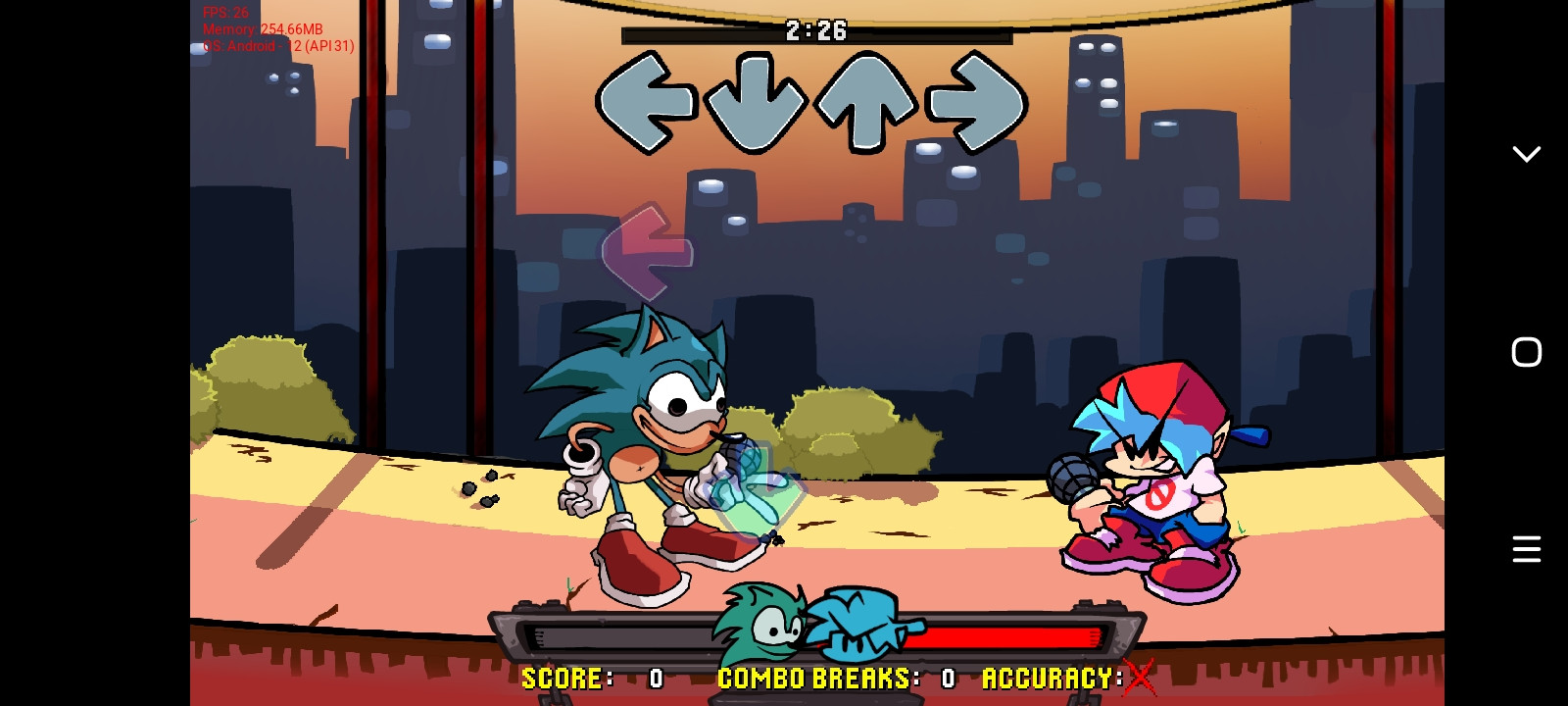
Task: Open recent apps from the navigation bar
Action: 1525,549
